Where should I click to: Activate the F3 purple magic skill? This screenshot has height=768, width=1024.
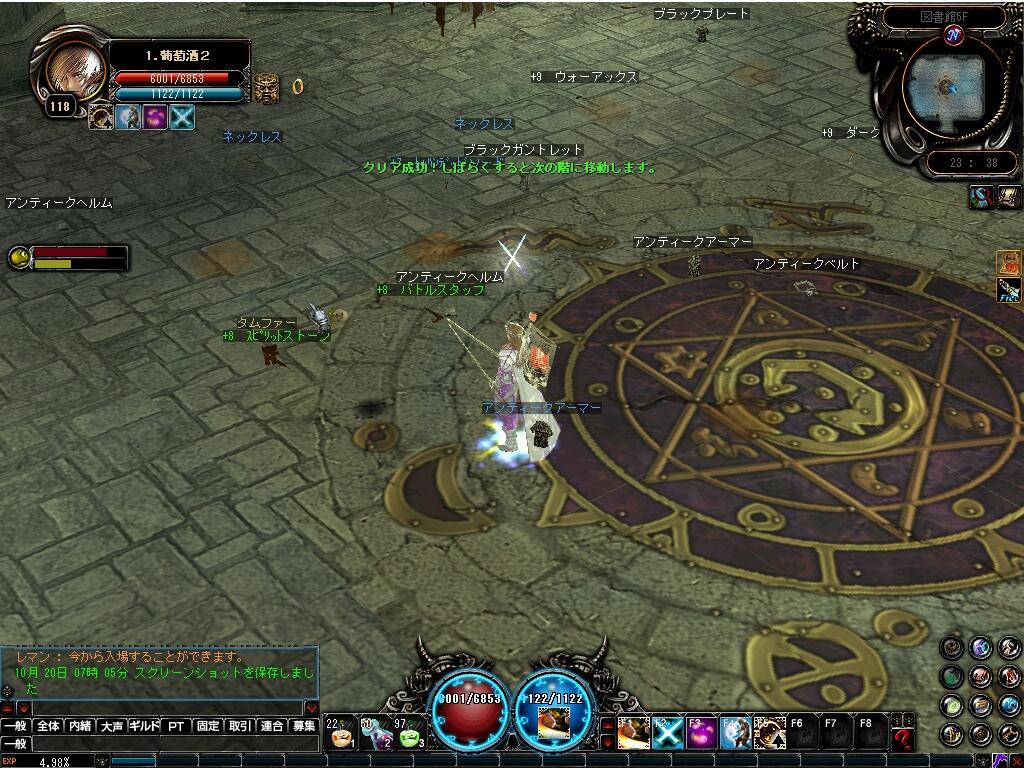701,733
